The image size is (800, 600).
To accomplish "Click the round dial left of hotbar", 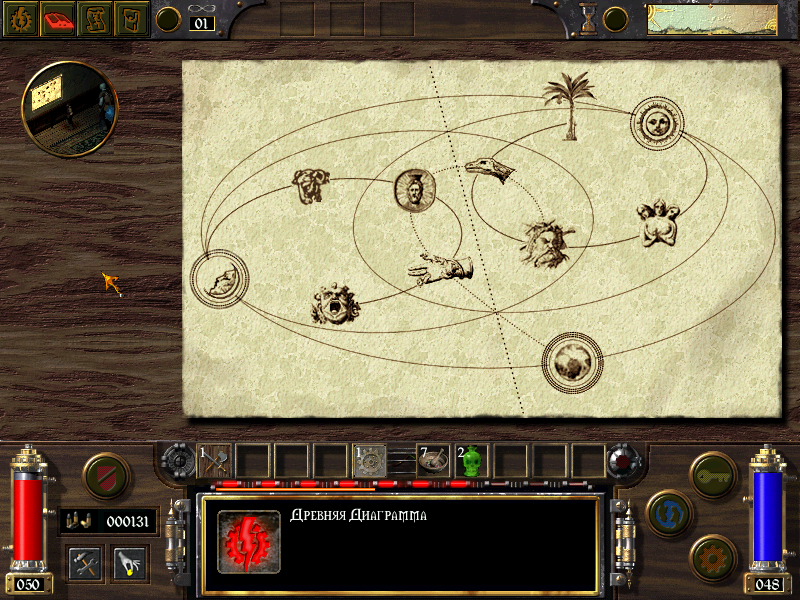I will pyautogui.click(x=177, y=462).
